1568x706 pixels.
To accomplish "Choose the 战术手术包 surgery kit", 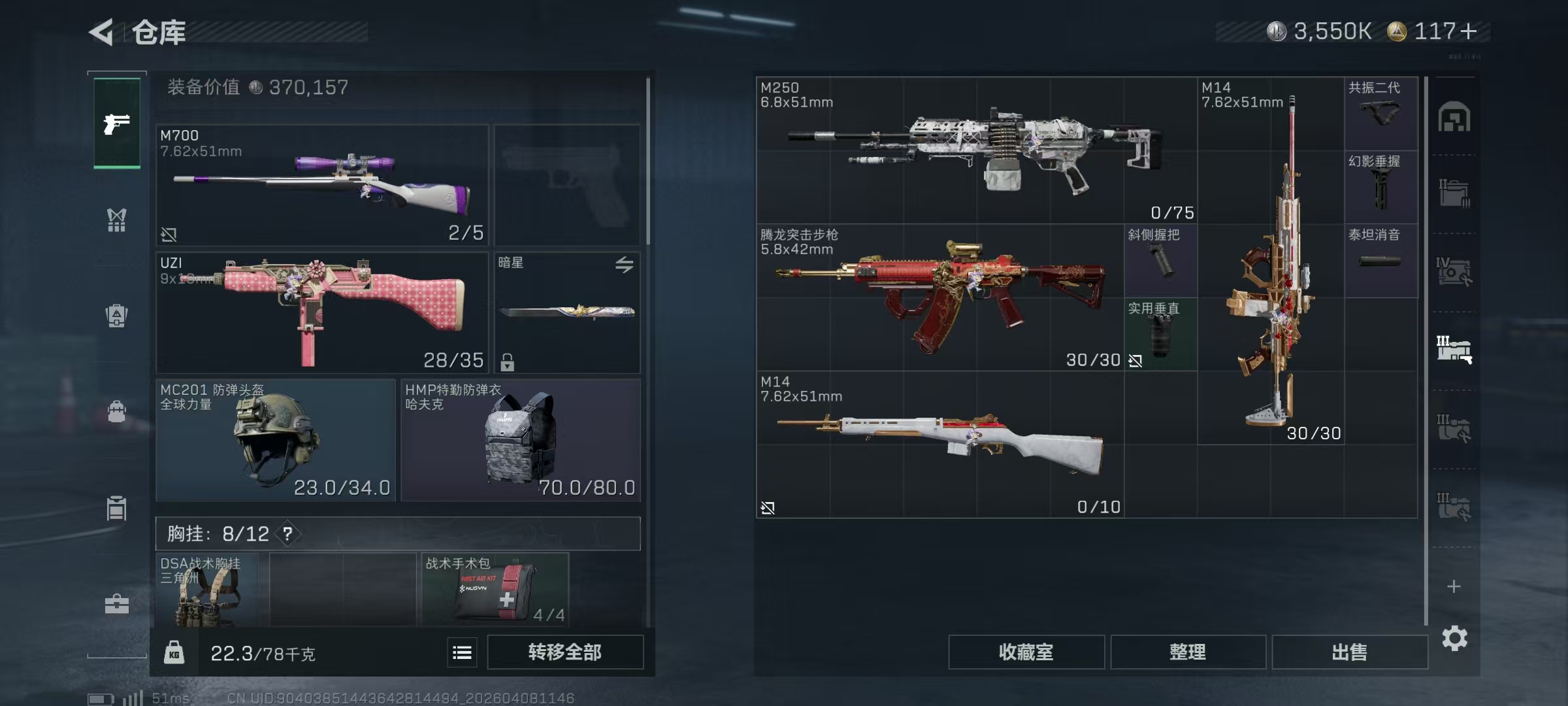I will click(495, 588).
